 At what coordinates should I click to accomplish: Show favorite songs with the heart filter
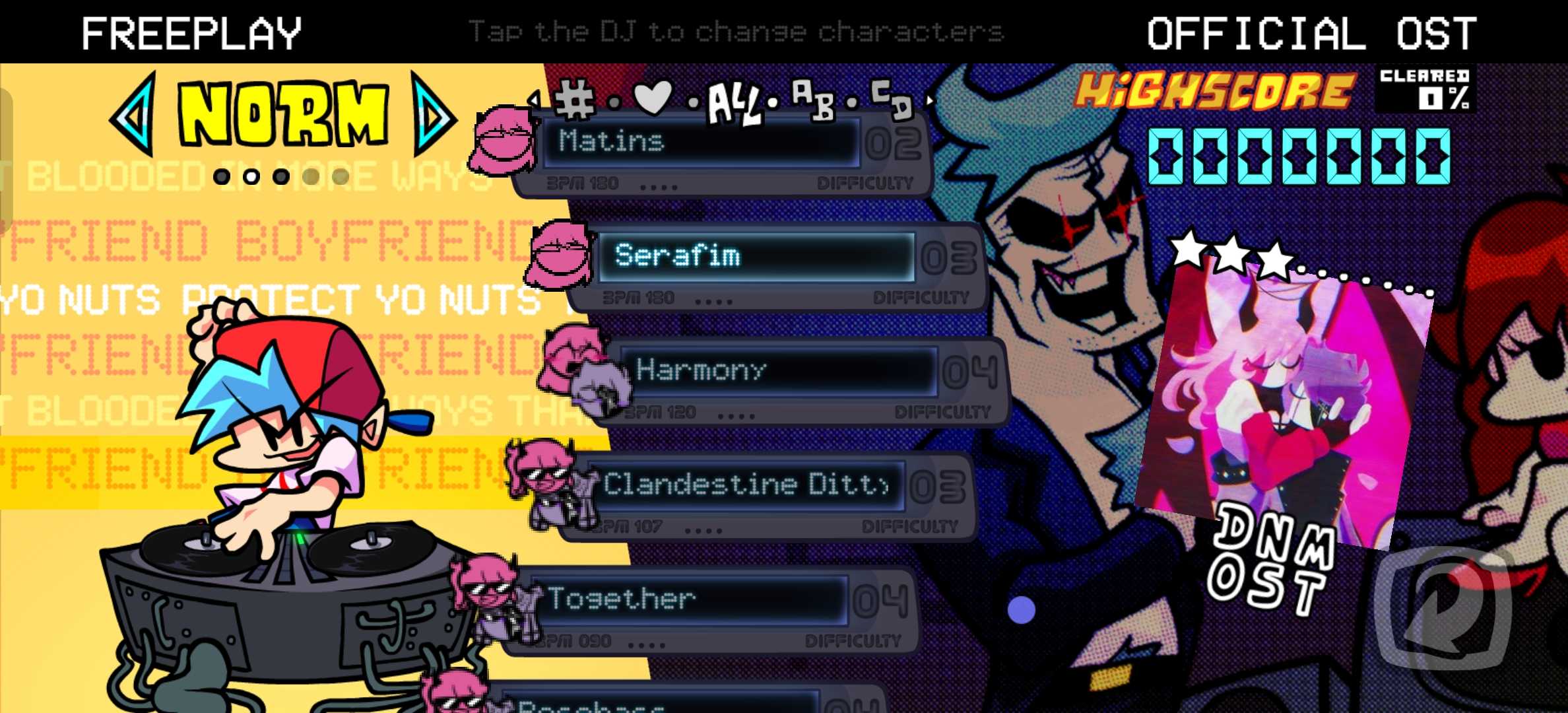click(653, 98)
